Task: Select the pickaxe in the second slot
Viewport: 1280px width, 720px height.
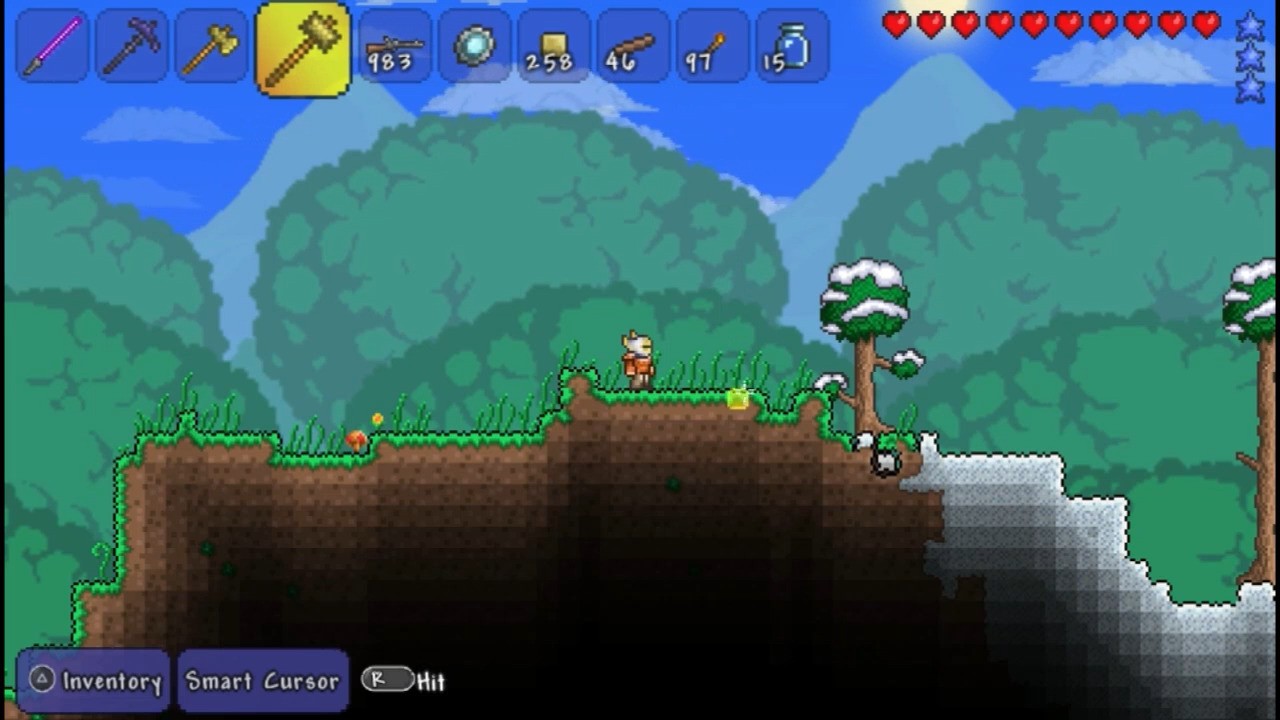Action: pyautogui.click(x=131, y=46)
